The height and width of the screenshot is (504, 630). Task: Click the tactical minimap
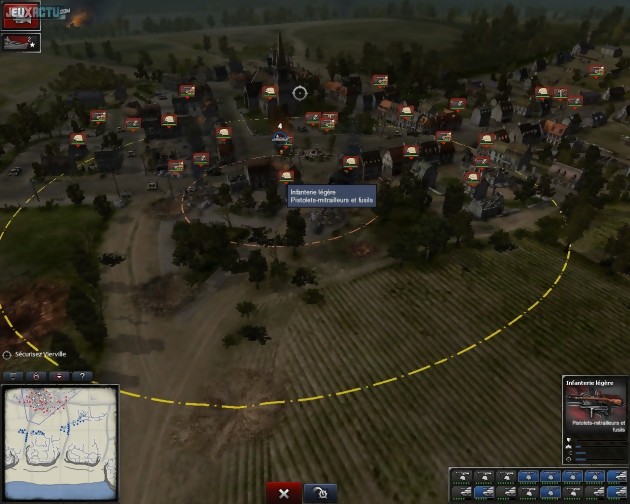[x=60, y=432]
